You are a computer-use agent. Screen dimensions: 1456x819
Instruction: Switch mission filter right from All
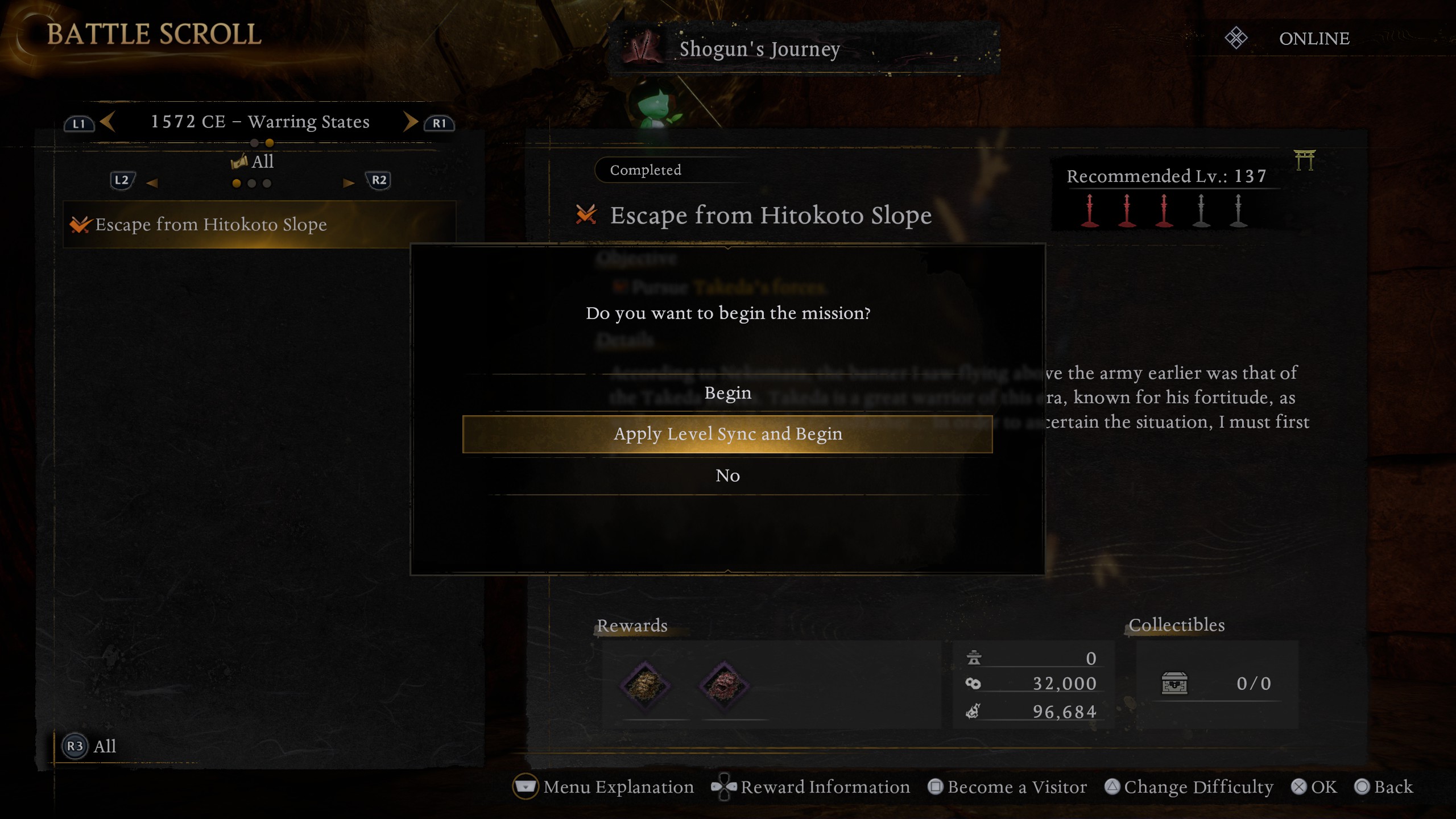[349, 183]
